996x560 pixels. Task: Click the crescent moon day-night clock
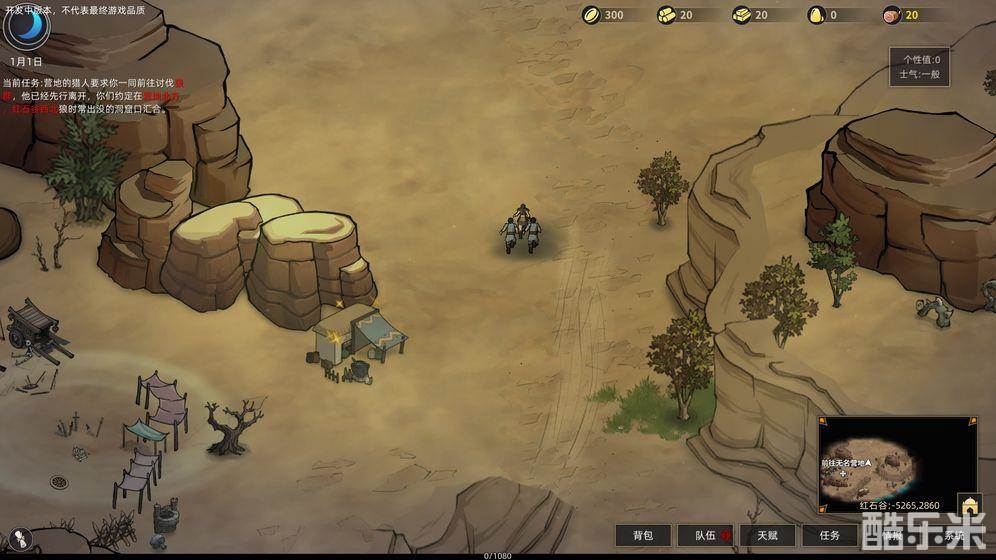click(x=26, y=25)
